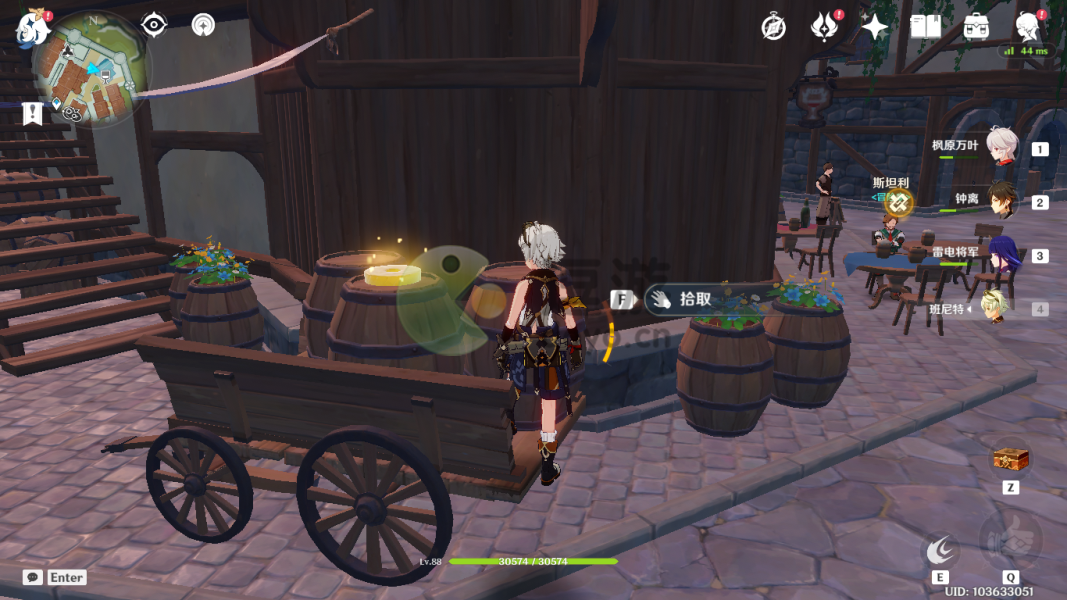
Task: Switch to party member 枫原万叶
Action: coord(1001,147)
